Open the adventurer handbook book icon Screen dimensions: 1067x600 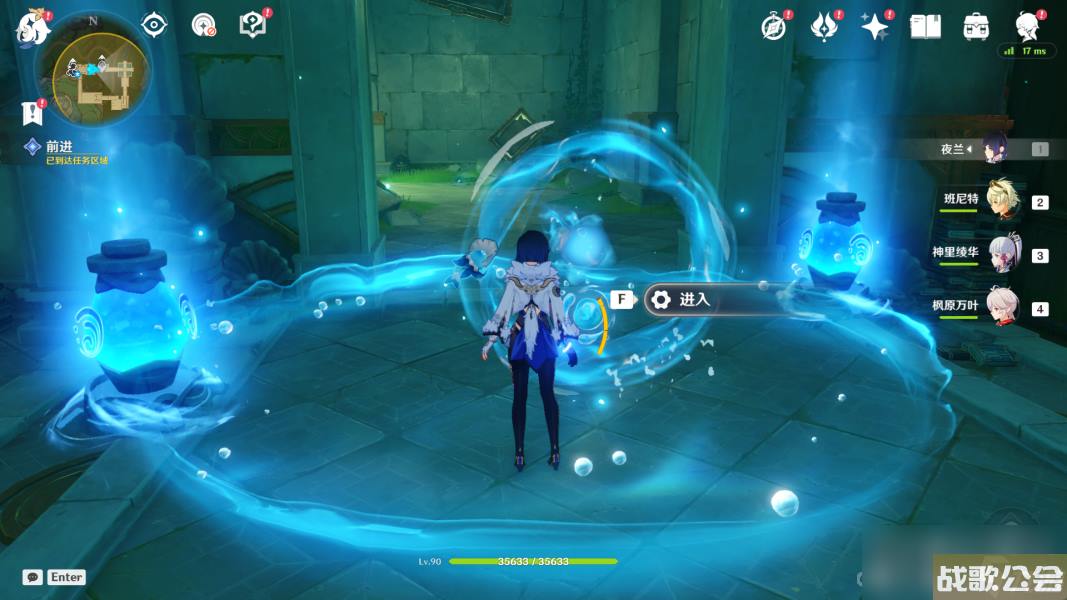(925, 27)
